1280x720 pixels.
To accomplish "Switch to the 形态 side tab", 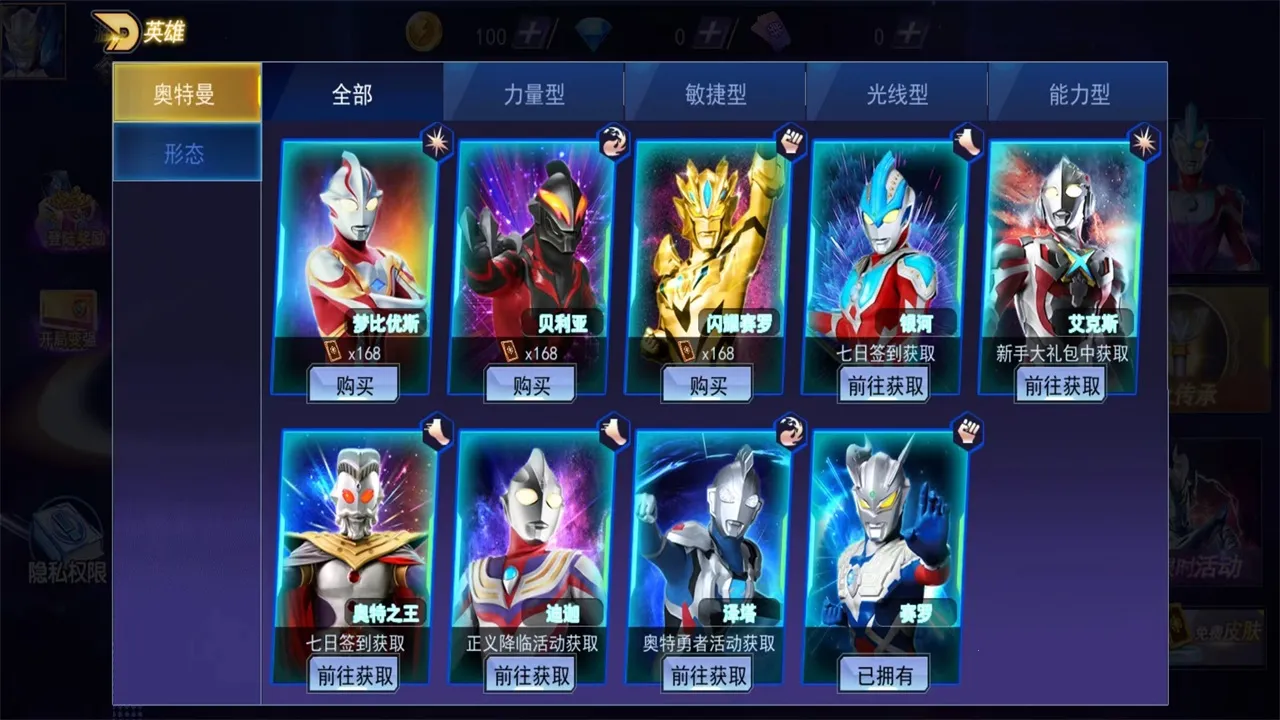I will tap(186, 153).
